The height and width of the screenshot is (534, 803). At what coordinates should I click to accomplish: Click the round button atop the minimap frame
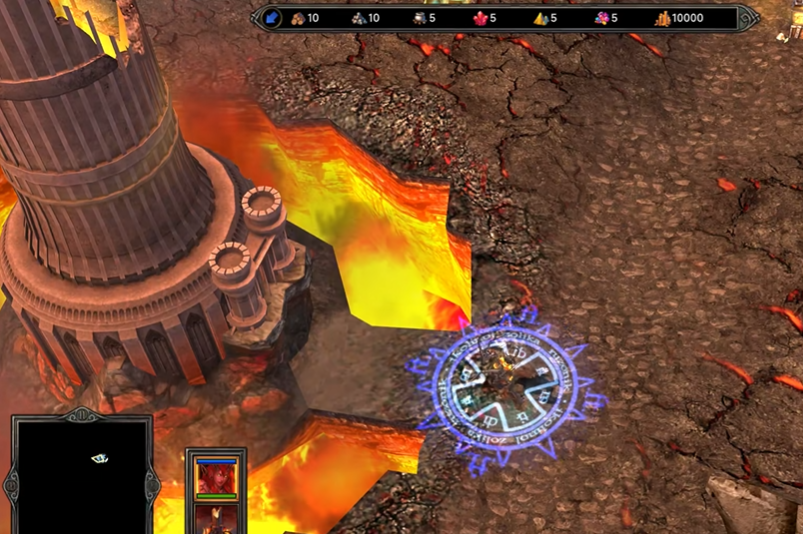tap(81, 414)
